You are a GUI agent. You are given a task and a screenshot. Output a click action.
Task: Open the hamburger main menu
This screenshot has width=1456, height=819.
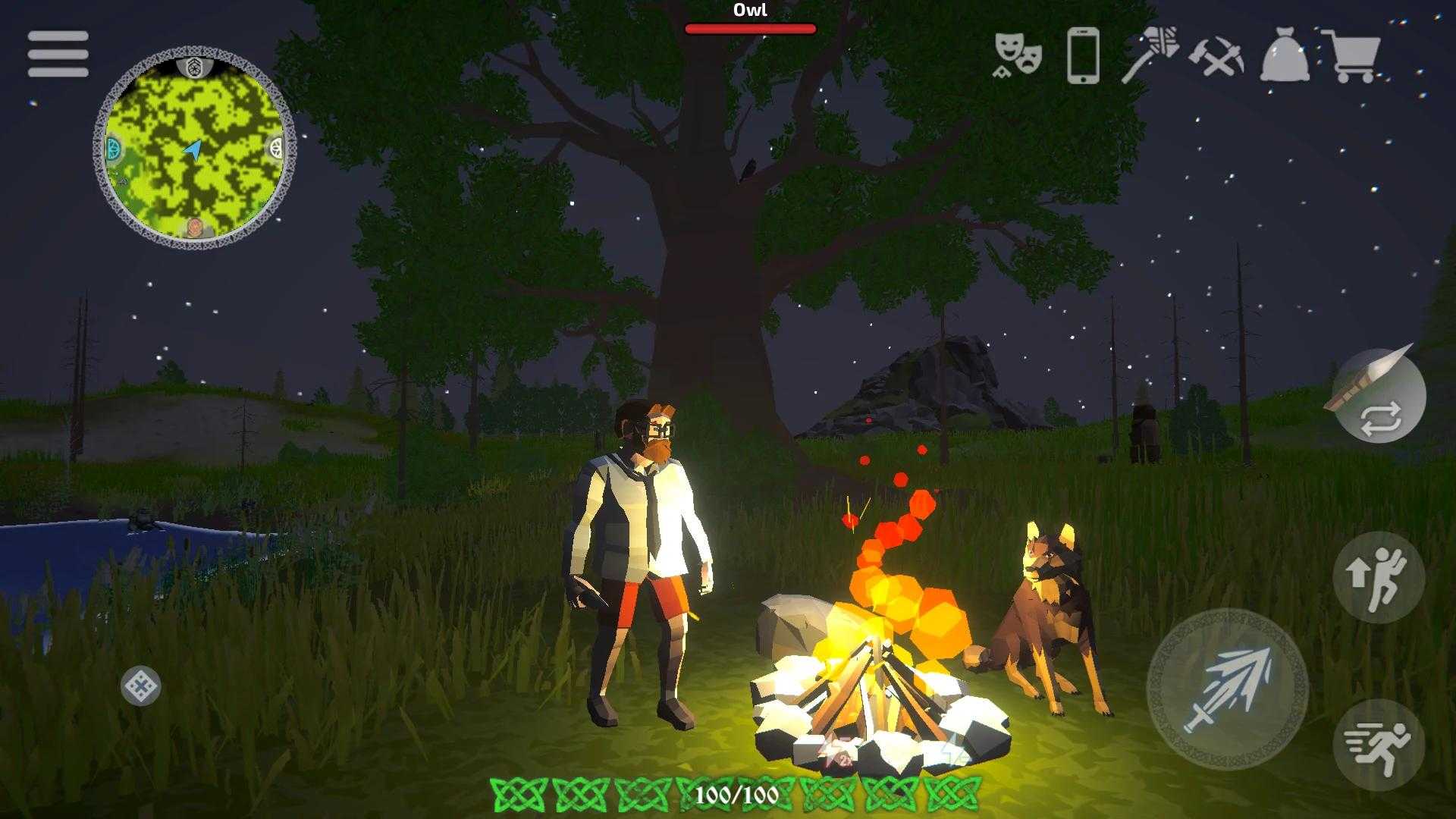tap(58, 54)
